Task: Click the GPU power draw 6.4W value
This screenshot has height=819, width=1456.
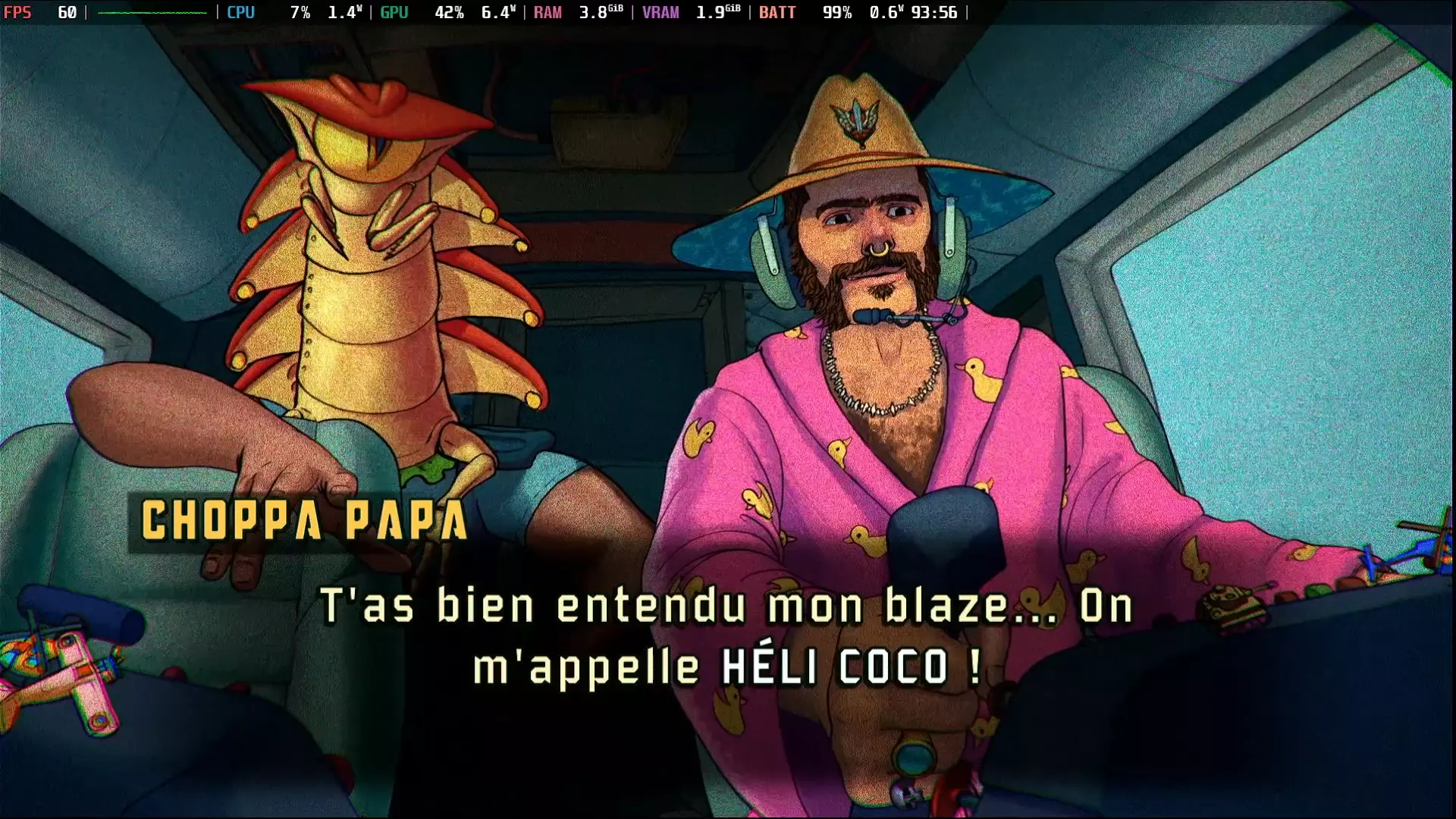Action: tap(497, 12)
